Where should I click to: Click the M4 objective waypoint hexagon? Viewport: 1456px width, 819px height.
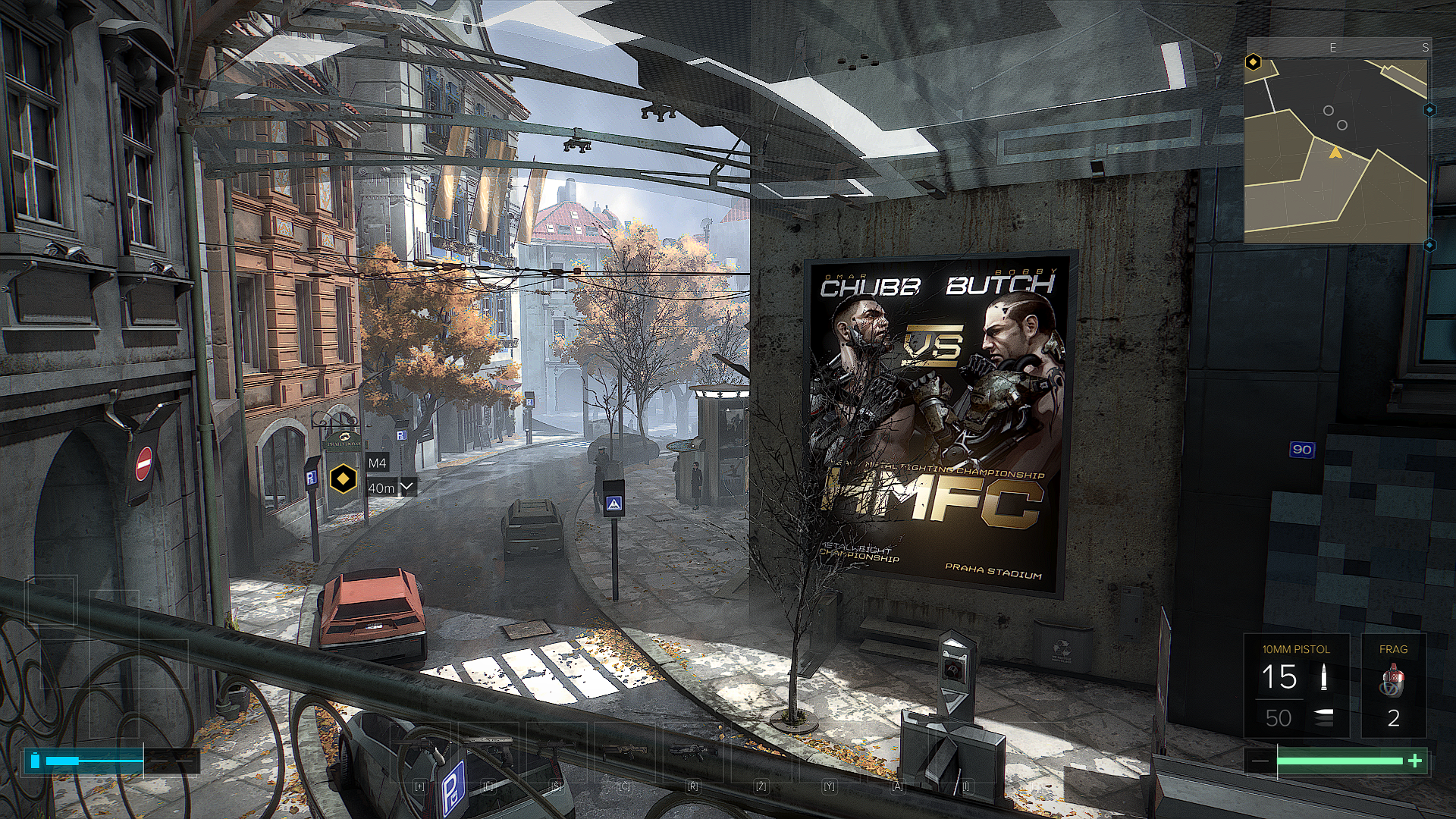pyautogui.click(x=344, y=479)
